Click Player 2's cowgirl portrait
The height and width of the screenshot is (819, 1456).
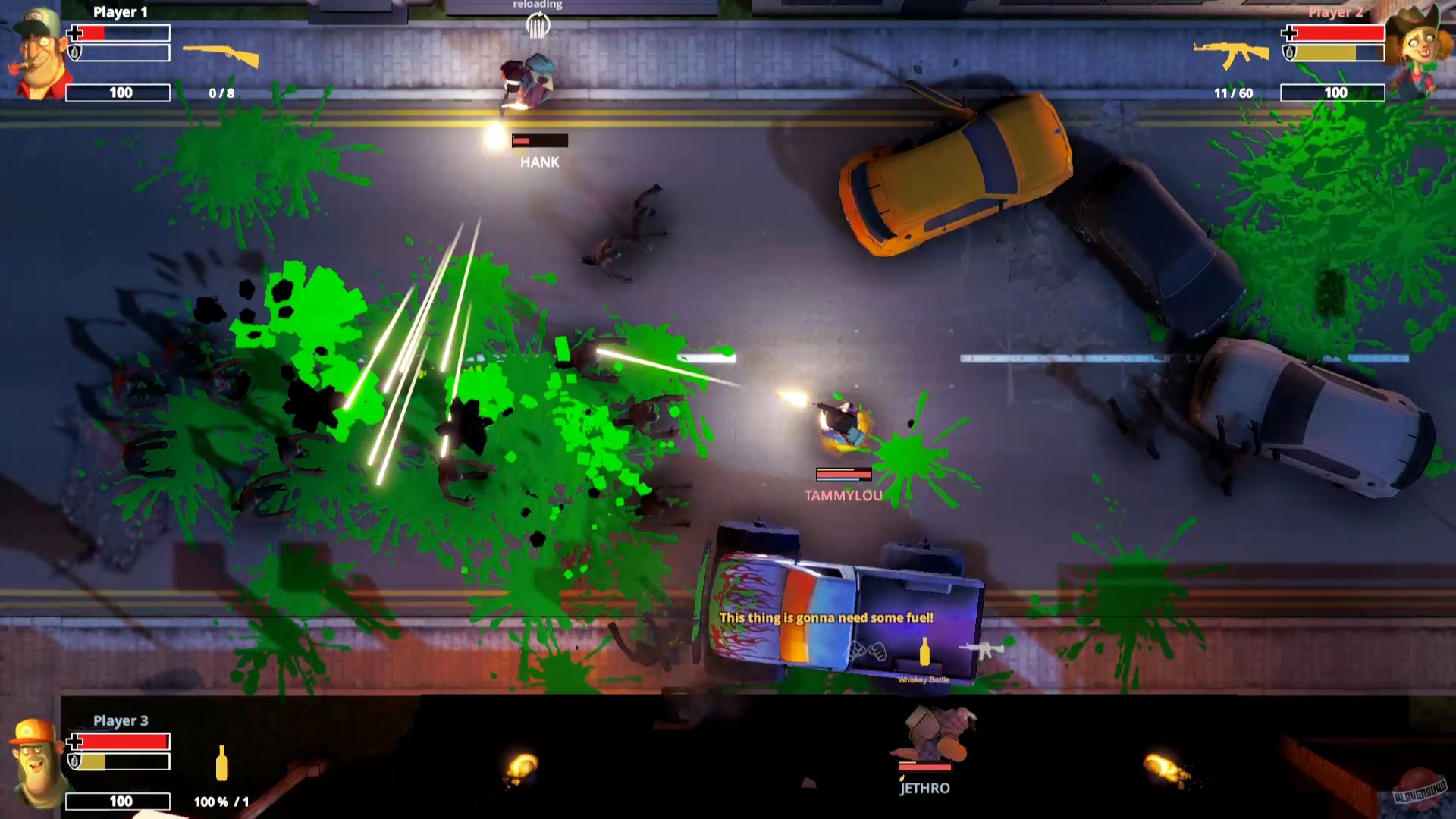[1420, 45]
